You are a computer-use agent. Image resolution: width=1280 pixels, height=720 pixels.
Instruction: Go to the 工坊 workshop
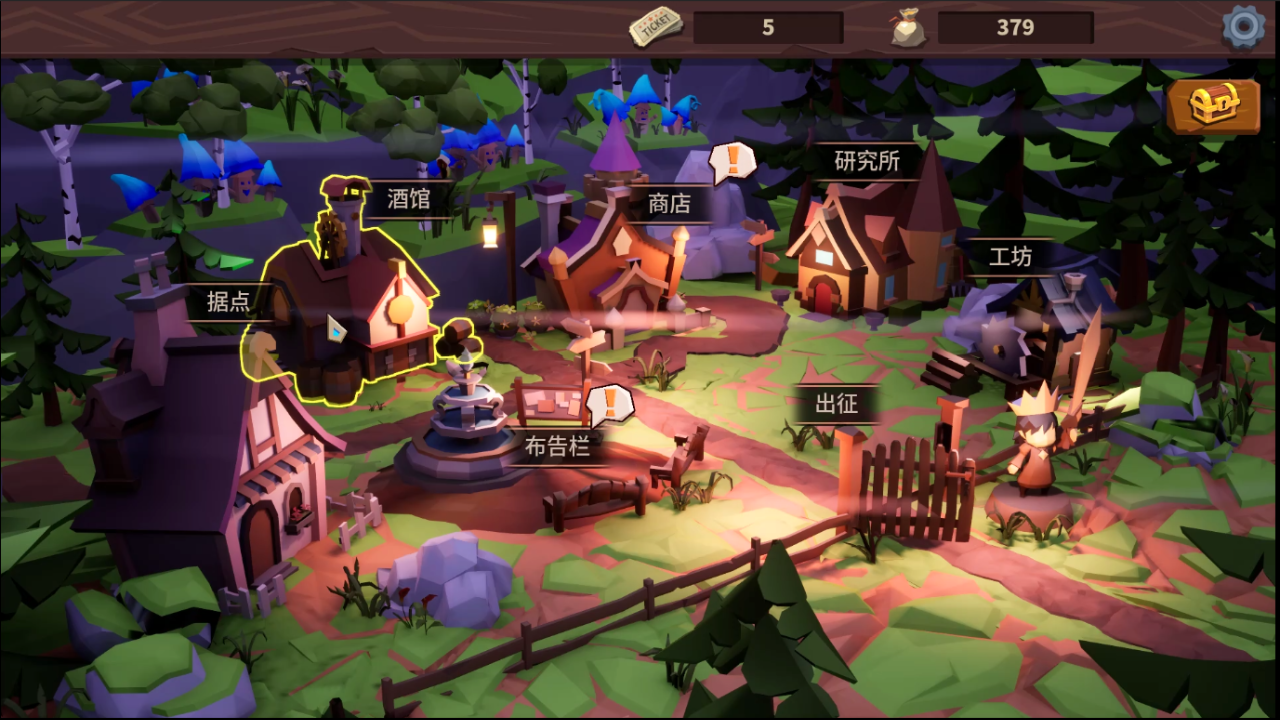(x=1010, y=257)
